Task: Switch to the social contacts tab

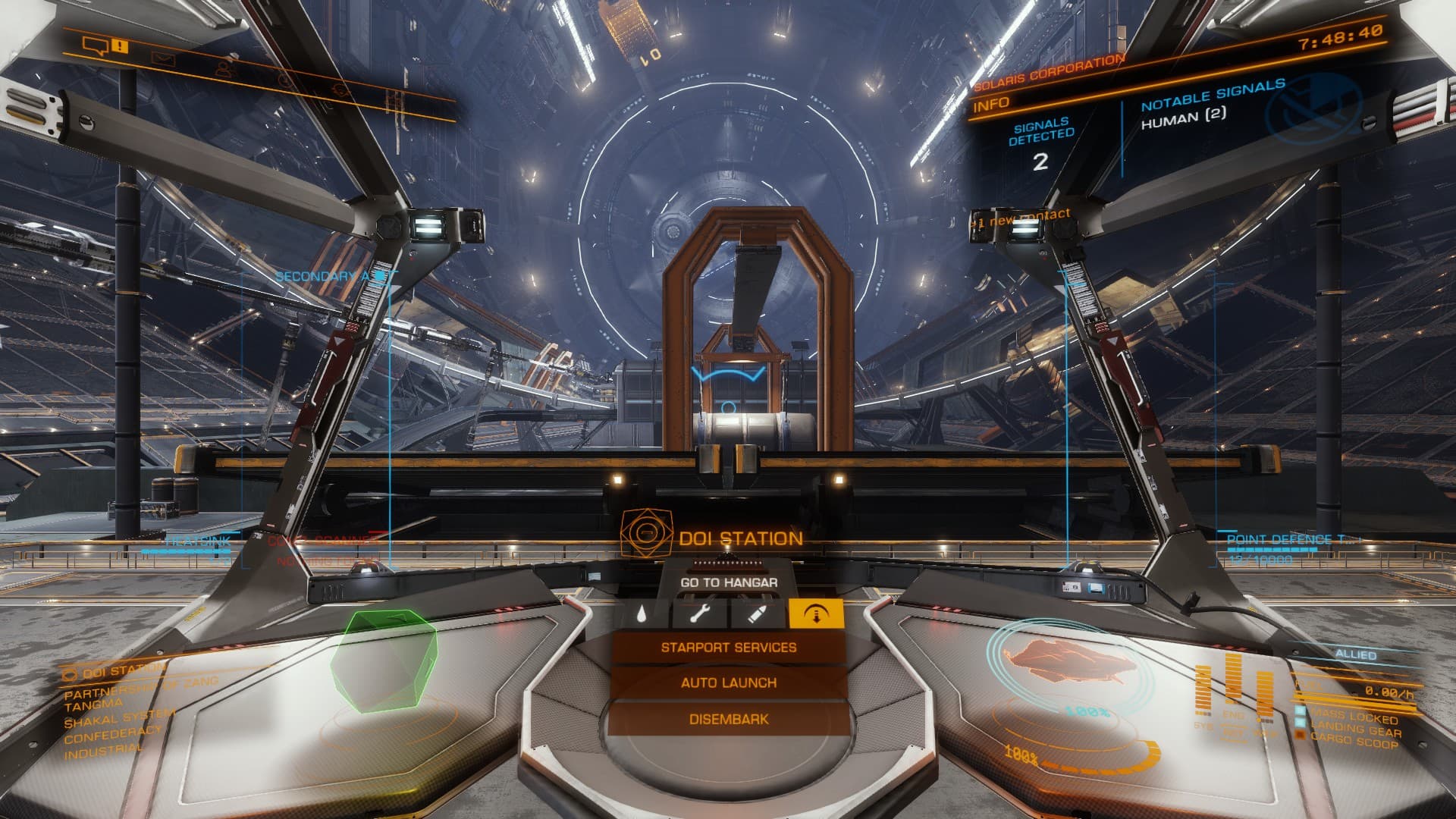Action: click(224, 69)
